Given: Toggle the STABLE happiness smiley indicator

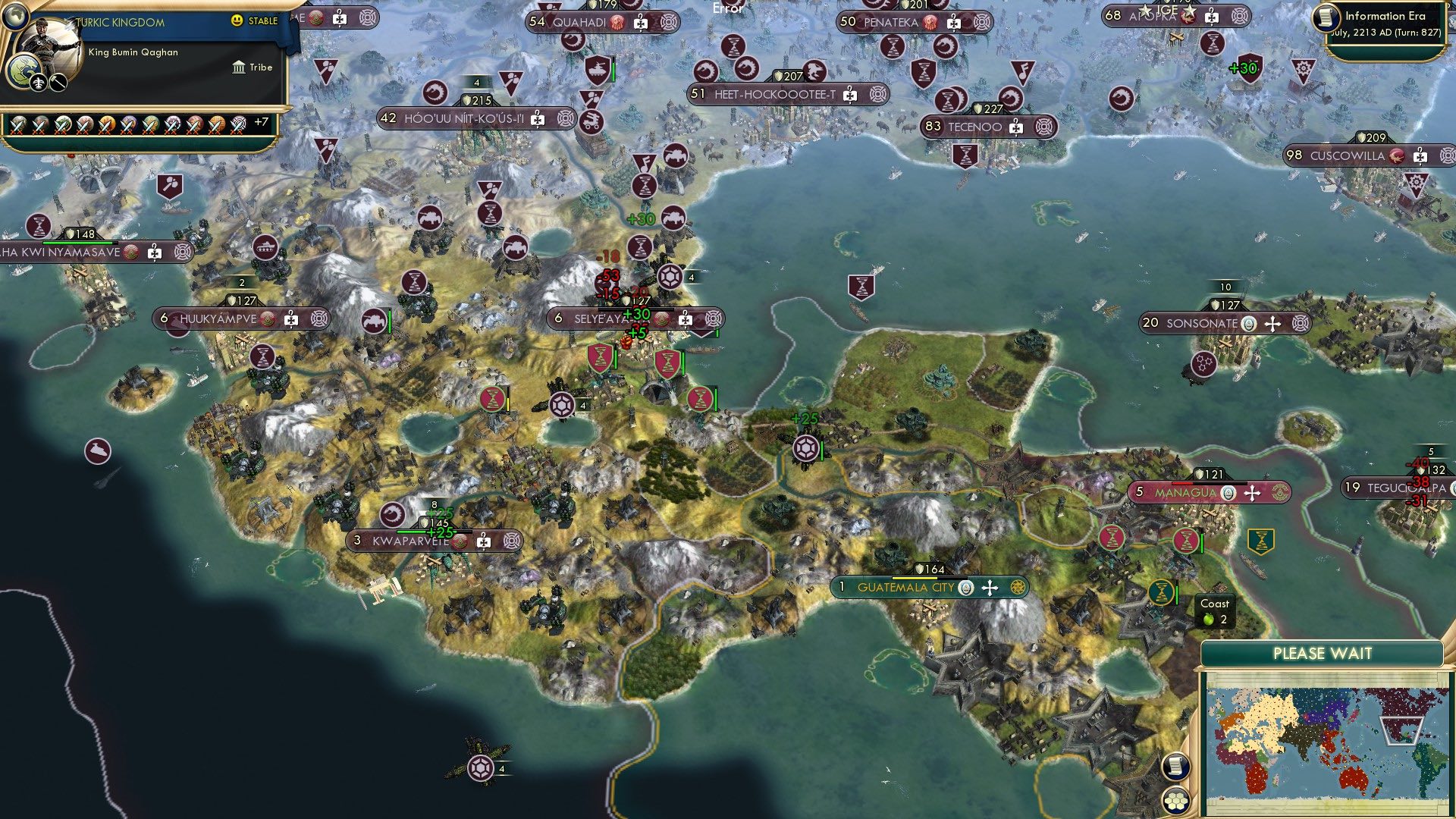Looking at the screenshot, I should click(236, 20).
